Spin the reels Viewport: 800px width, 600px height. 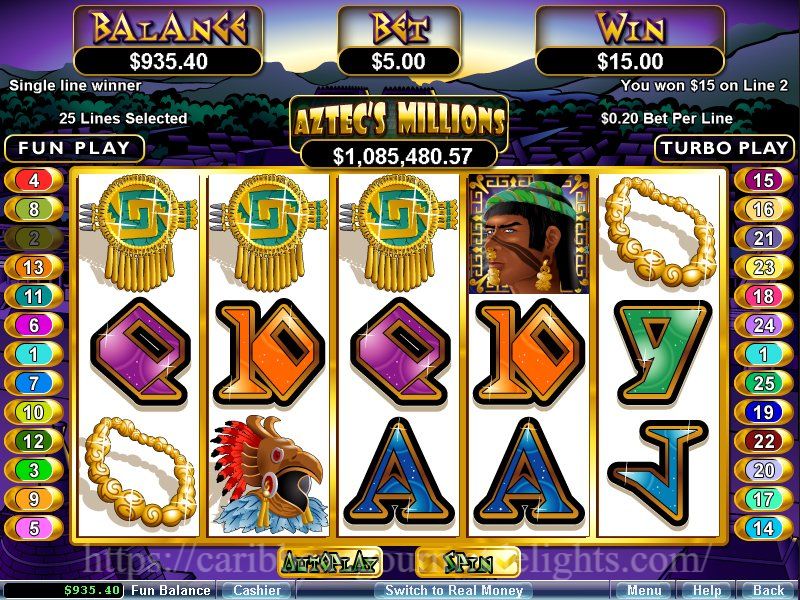(467, 562)
